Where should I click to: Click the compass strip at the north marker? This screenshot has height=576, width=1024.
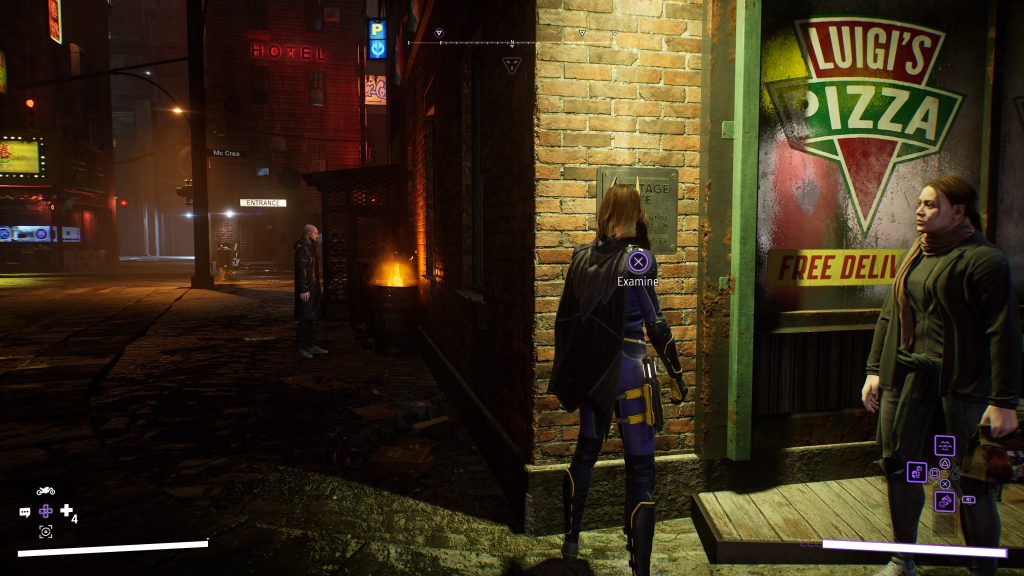(512, 43)
